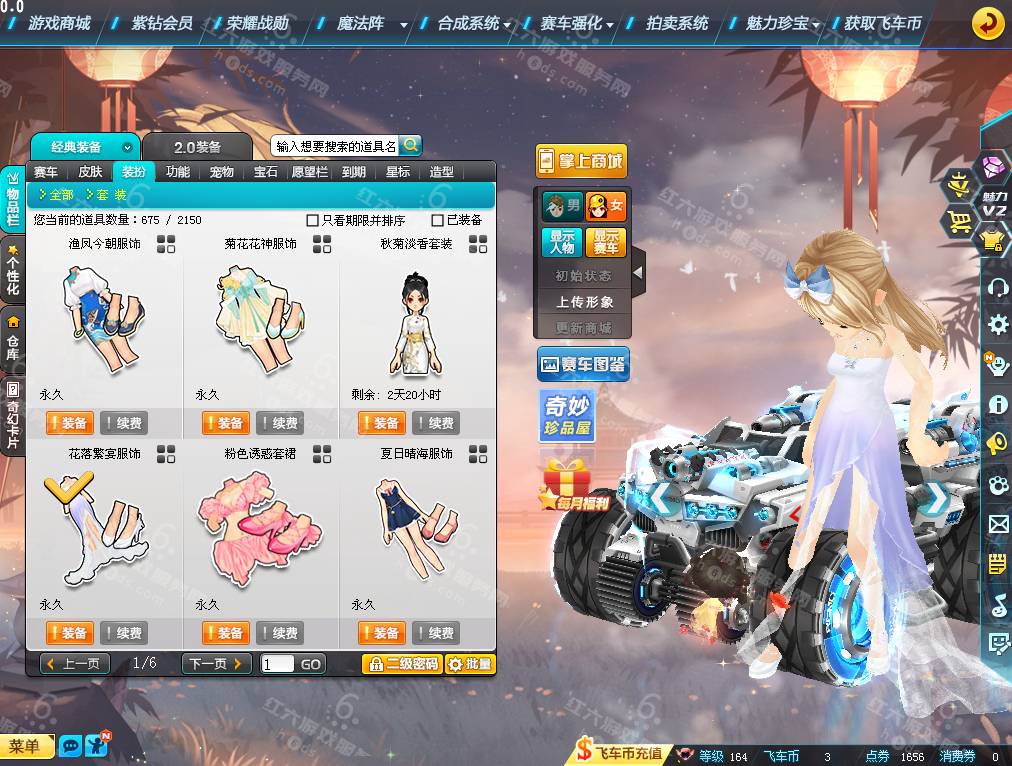Open the 二级密码 secondary password
The image size is (1012, 766).
point(402,664)
